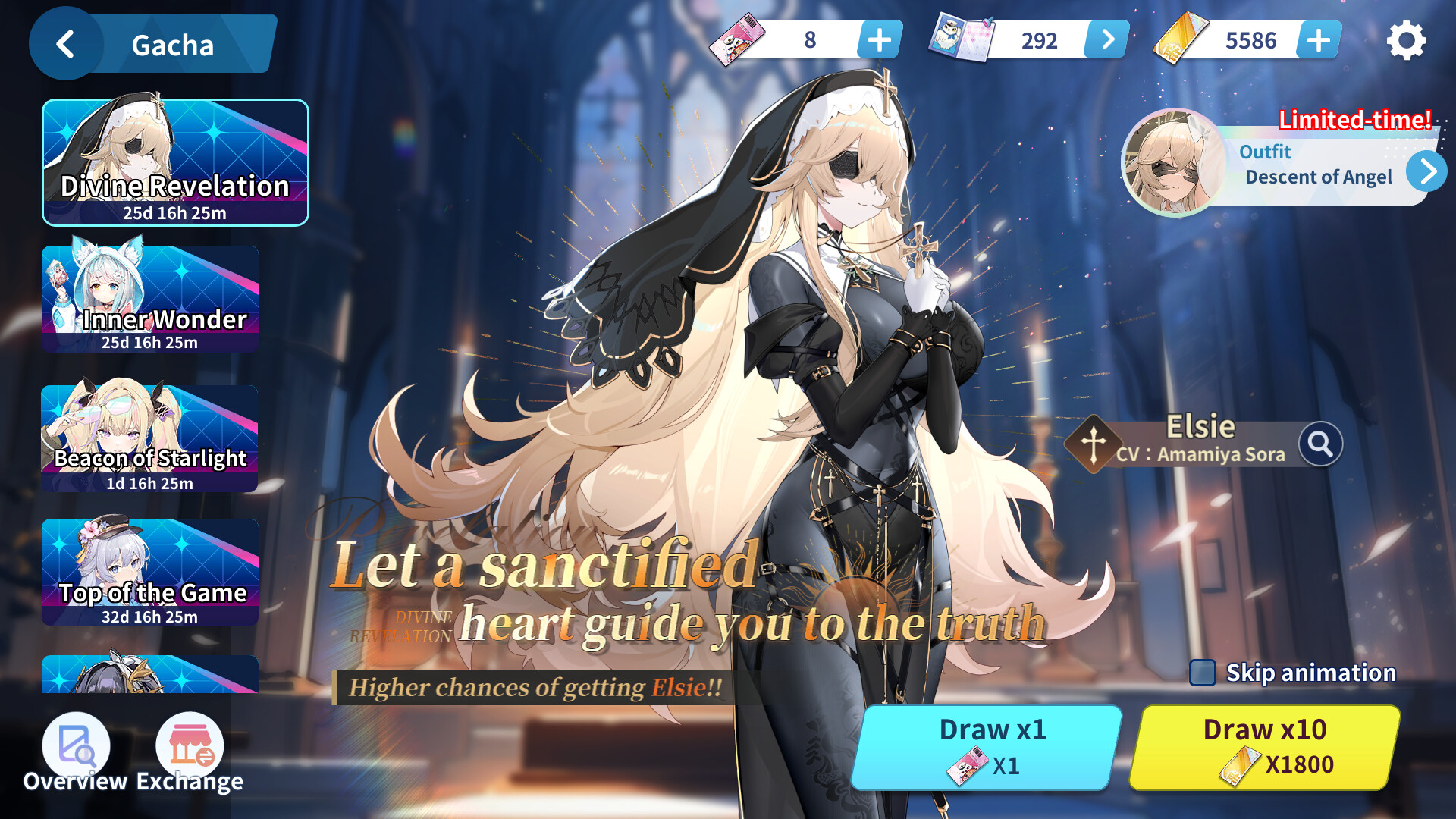Image resolution: width=1456 pixels, height=819 pixels.
Task: Open the settings gear
Action: tap(1407, 42)
